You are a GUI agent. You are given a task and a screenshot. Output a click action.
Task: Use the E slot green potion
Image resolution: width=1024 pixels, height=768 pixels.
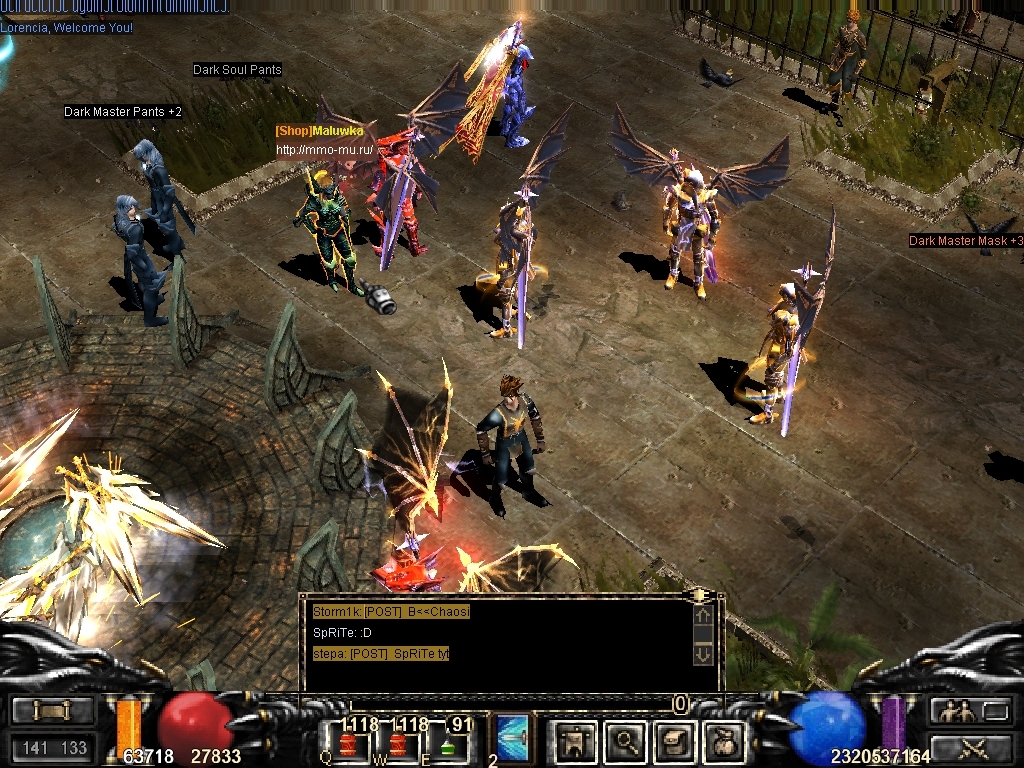[x=448, y=745]
